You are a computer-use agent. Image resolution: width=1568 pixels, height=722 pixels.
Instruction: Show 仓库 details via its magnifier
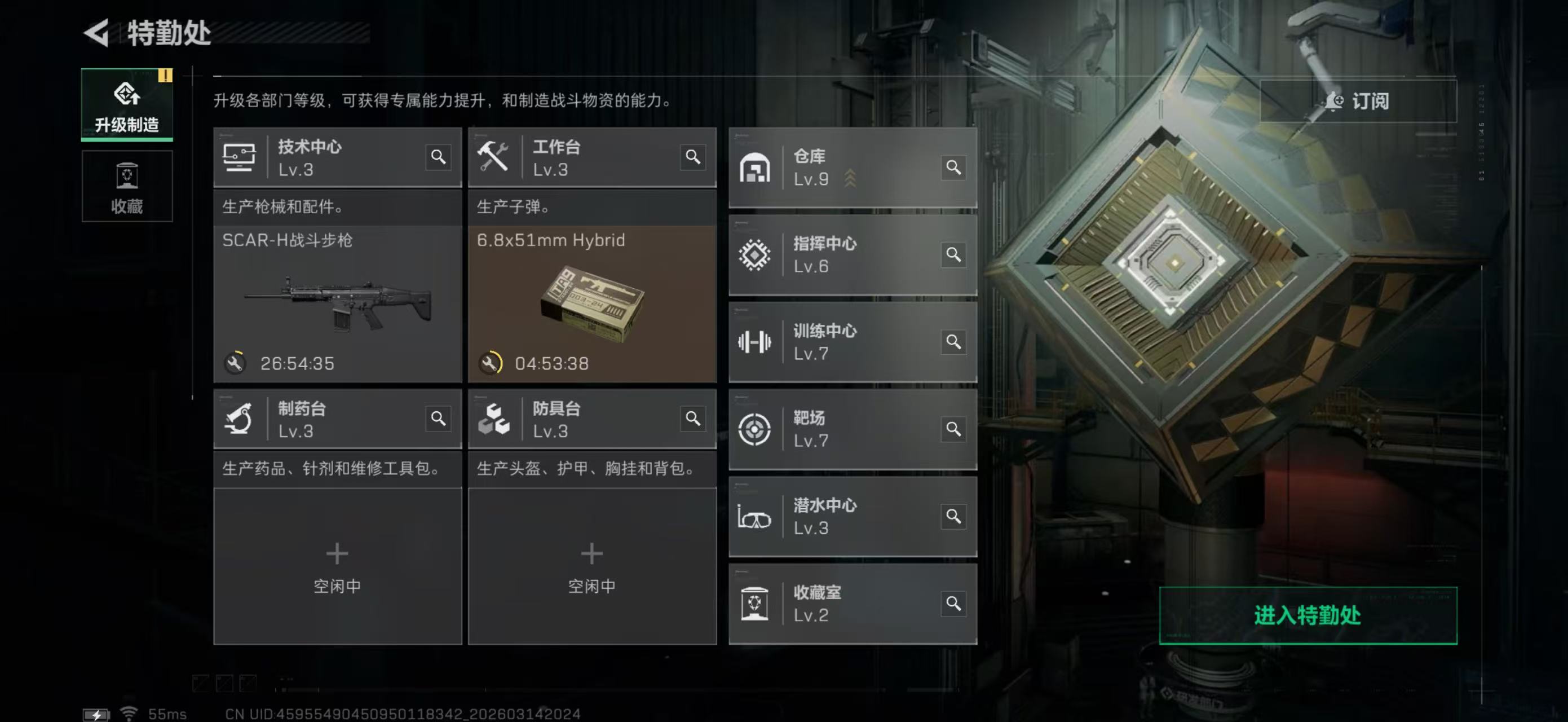[x=953, y=168]
